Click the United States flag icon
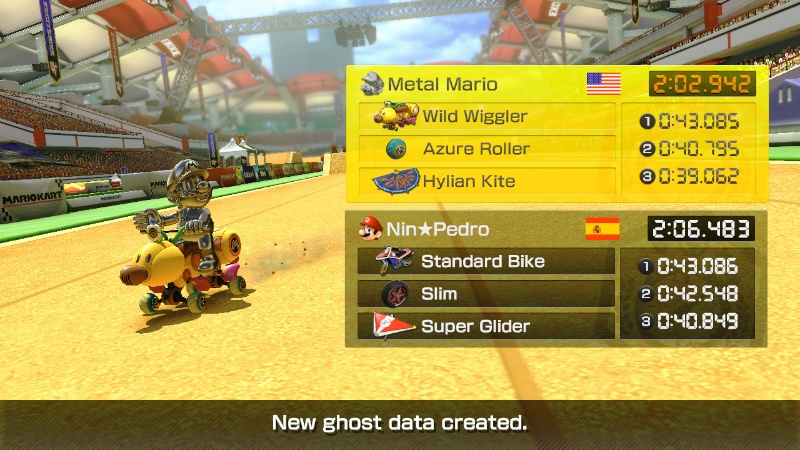Viewport: 800px width, 450px height. tap(603, 83)
